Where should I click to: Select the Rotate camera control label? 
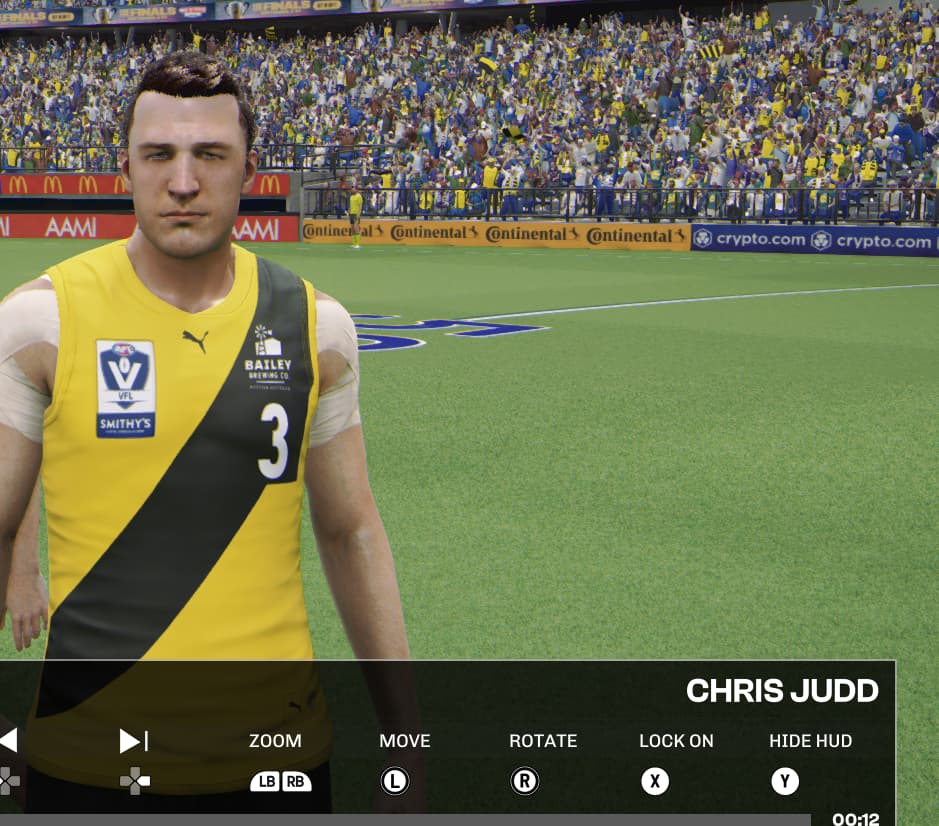[543, 741]
